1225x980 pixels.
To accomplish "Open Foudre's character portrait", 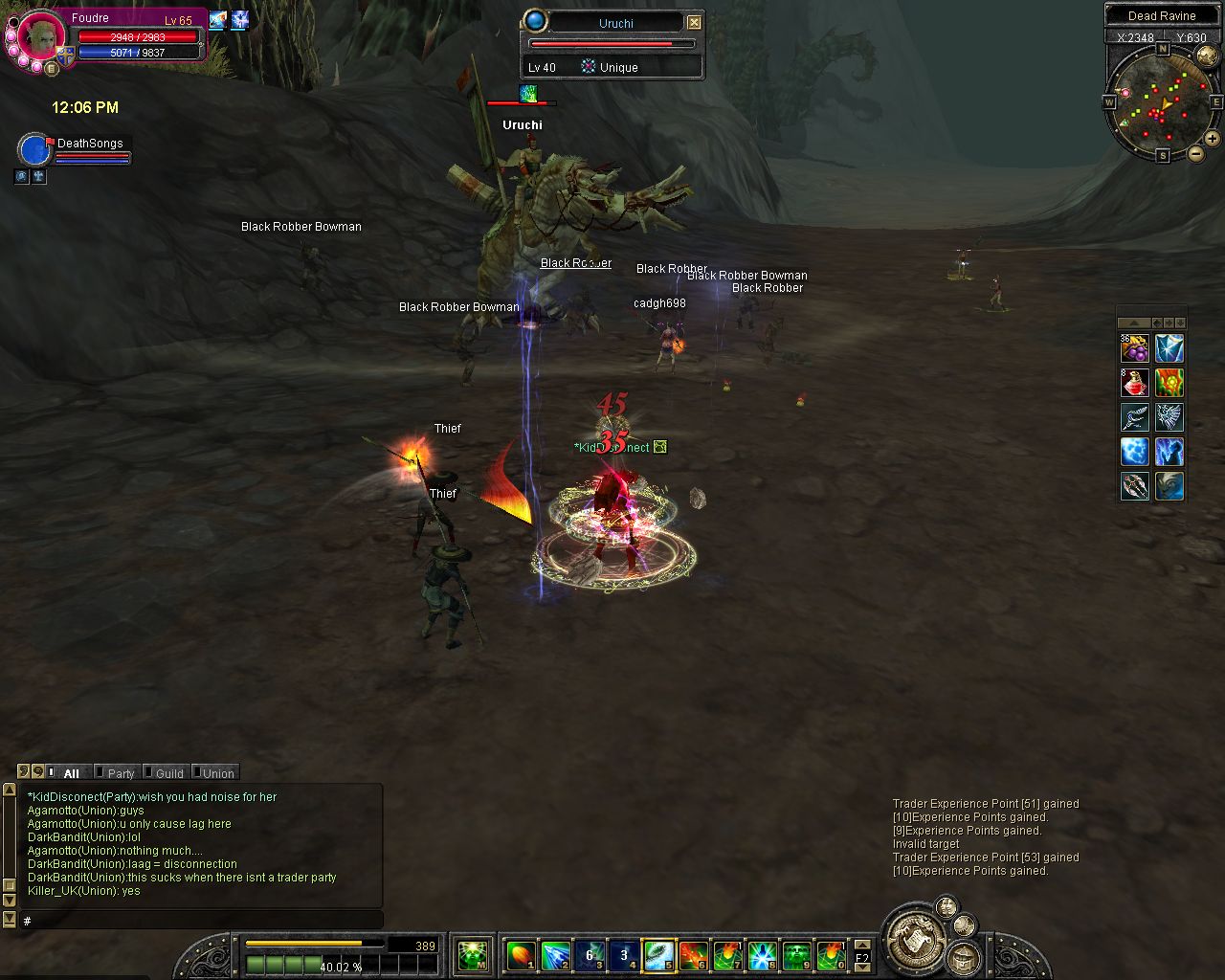I will [41, 36].
